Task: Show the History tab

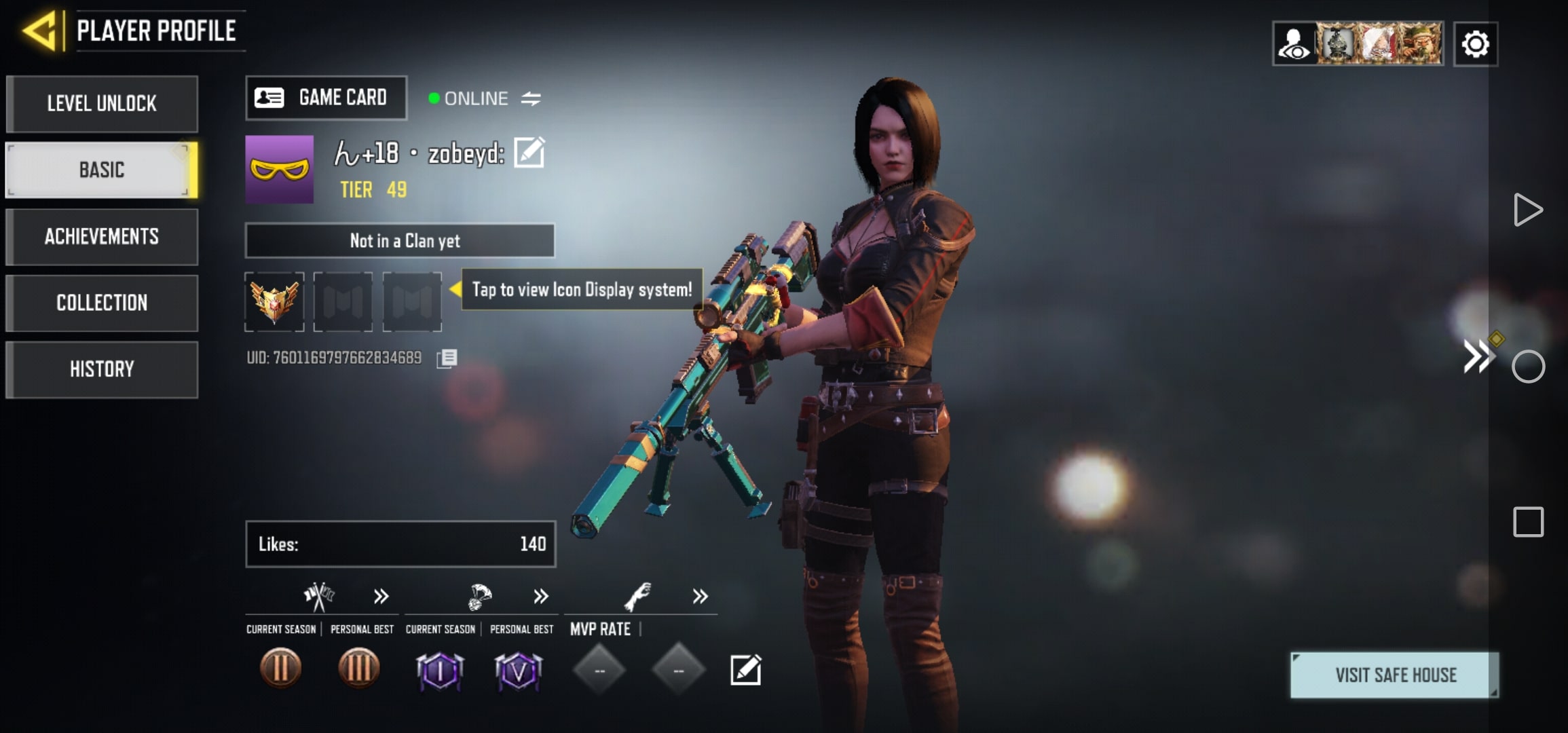Action: tap(102, 369)
